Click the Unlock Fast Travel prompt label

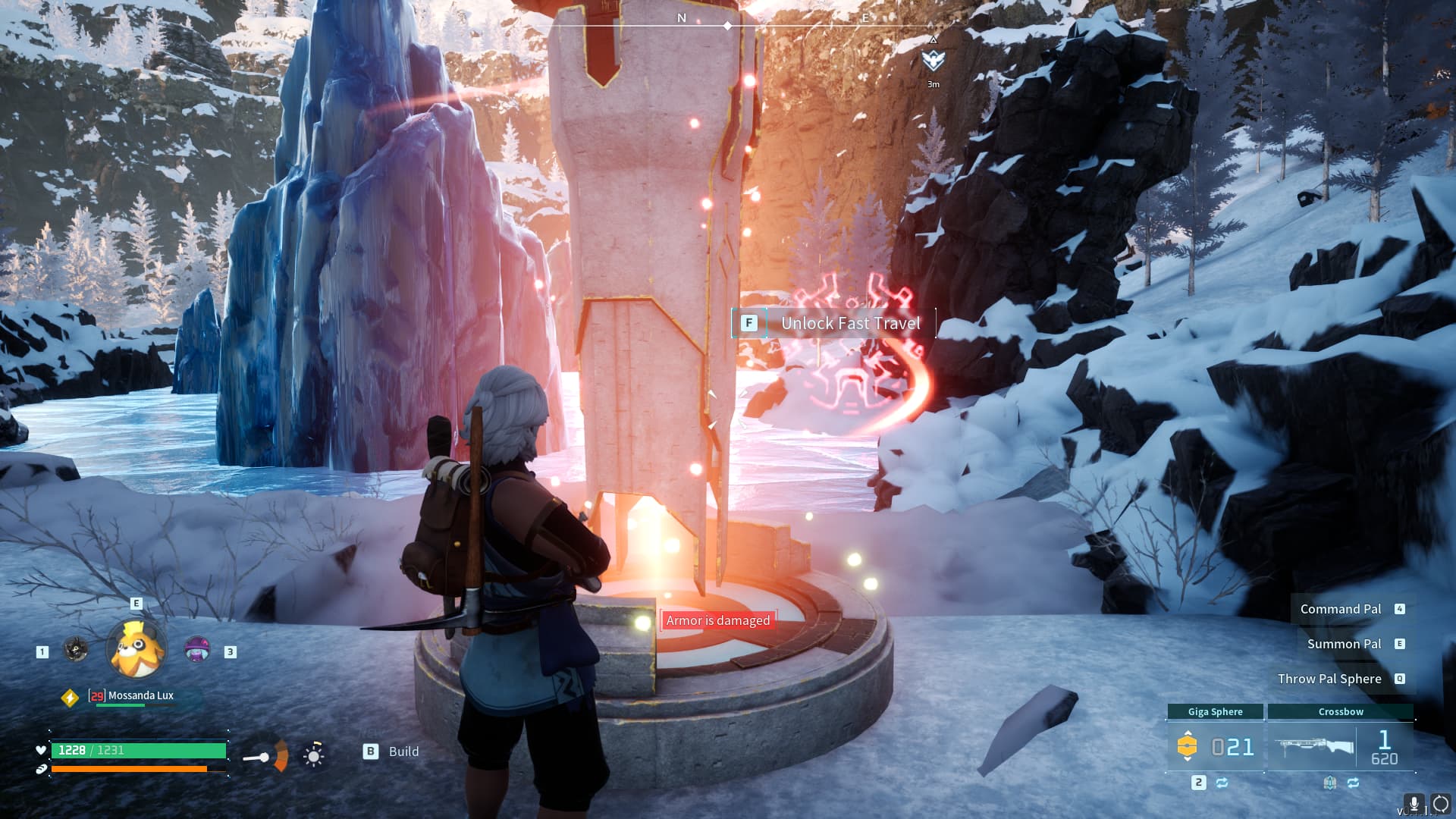tap(850, 323)
